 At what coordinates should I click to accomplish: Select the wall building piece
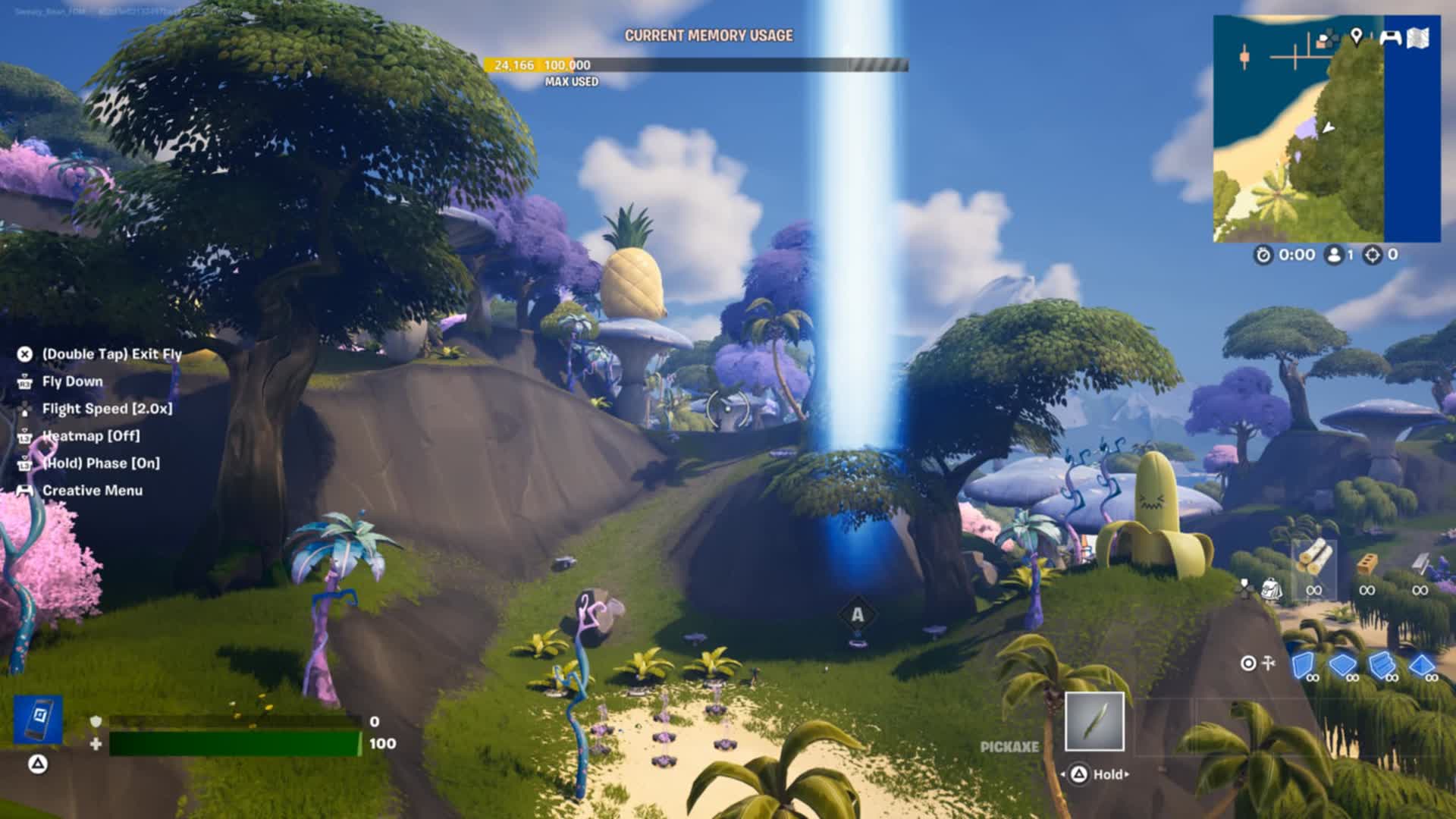pos(1303,665)
